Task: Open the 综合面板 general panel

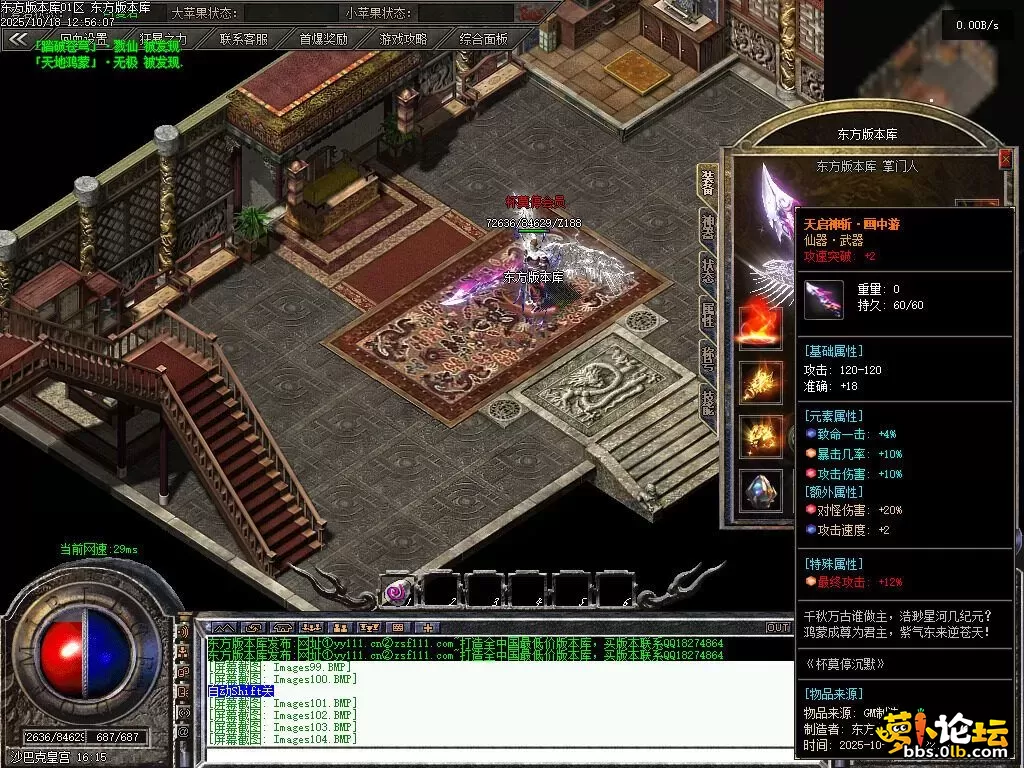Action: pyautogui.click(x=484, y=39)
